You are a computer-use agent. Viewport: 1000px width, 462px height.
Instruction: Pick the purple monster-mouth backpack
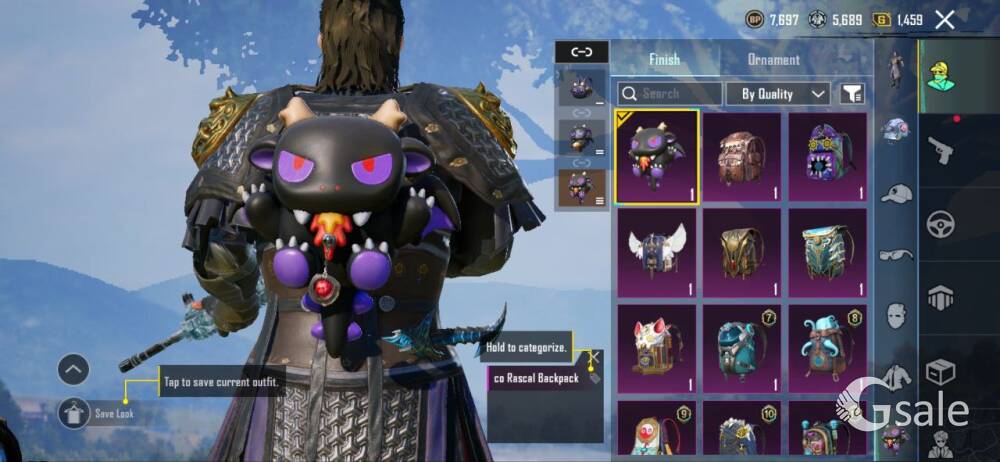[827, 157]
